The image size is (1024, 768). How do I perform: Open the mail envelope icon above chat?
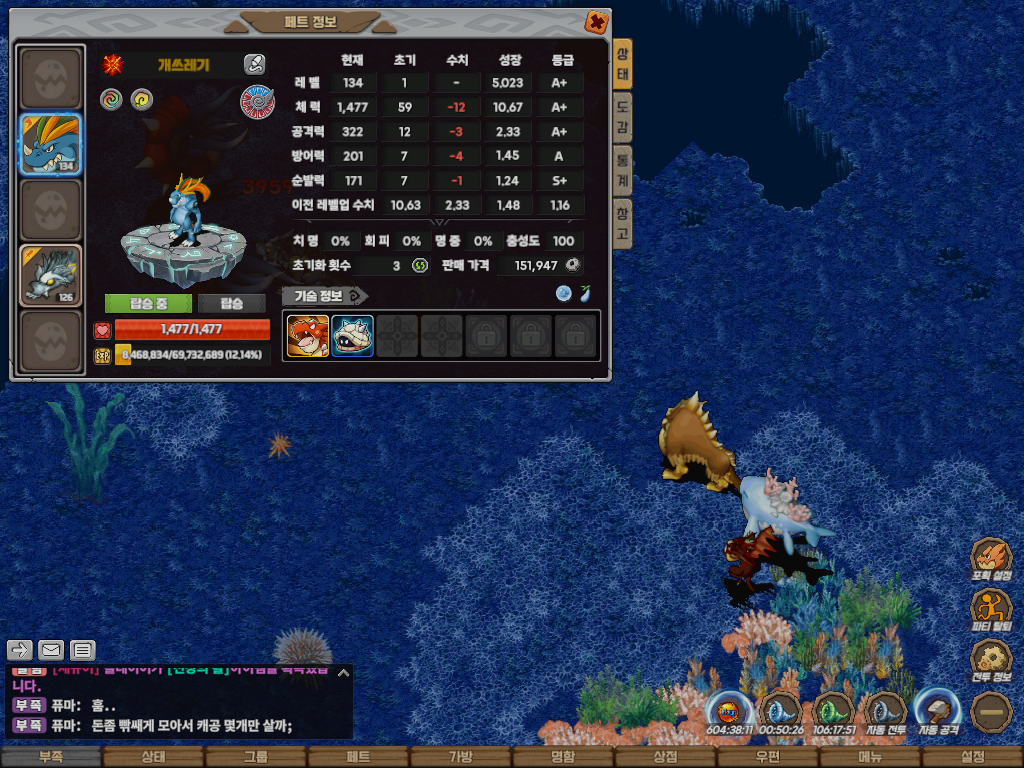(x=51, y=650)
